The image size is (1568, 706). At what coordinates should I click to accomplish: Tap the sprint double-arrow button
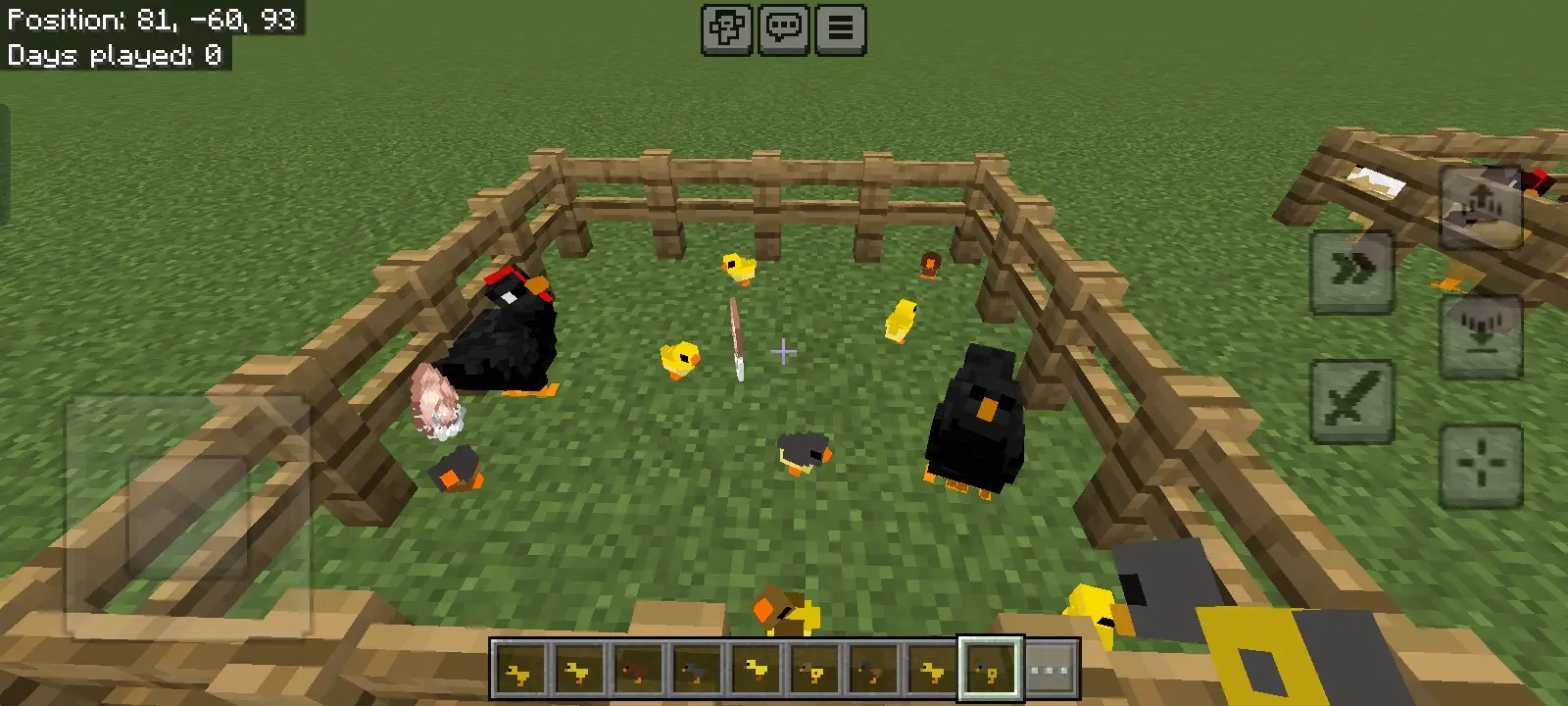click(x=1352, y=272)
